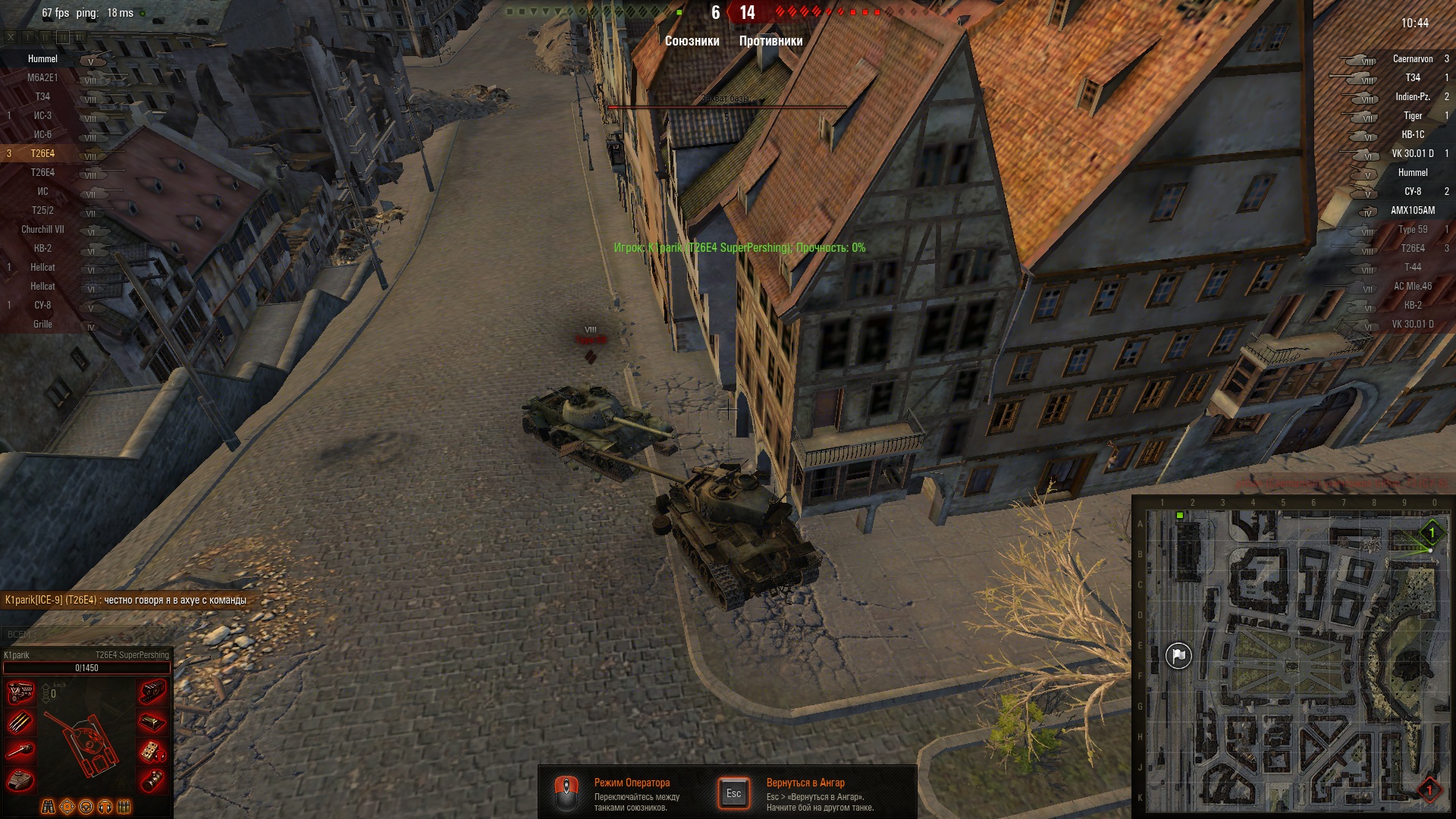1456x819 pixels.
Task: Choose the Churchill VII row in allies list
Action: [42, 230]
